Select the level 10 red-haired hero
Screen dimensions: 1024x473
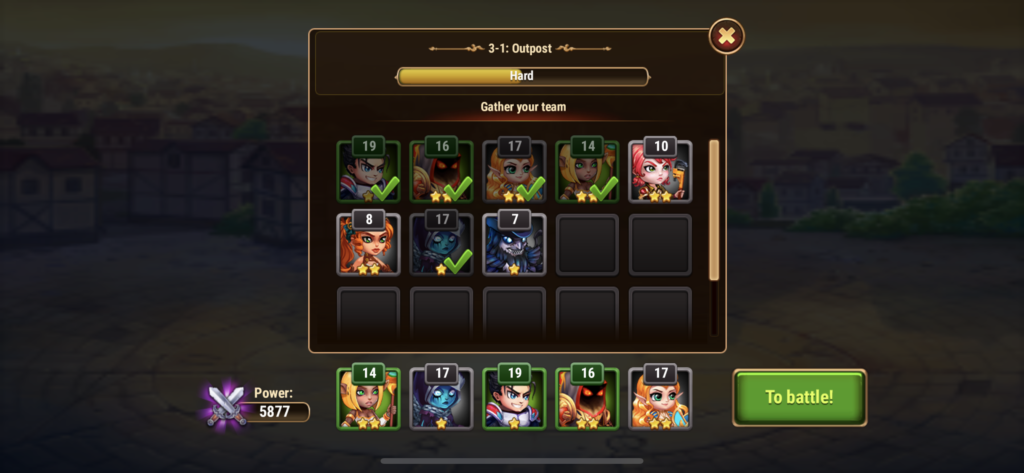point(660,171)
